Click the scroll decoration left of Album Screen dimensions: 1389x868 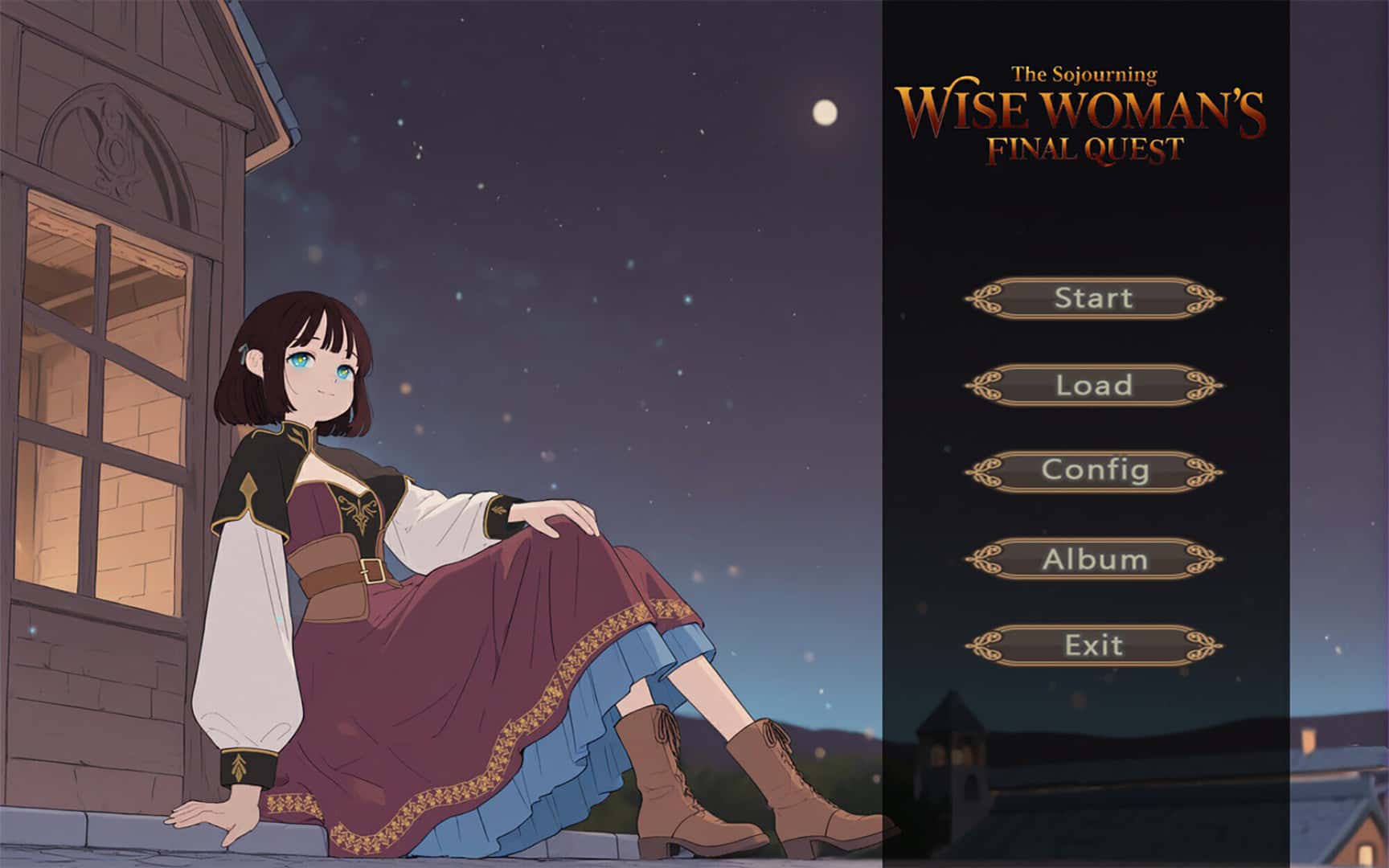pyautogui.click(x=985, y=559)
